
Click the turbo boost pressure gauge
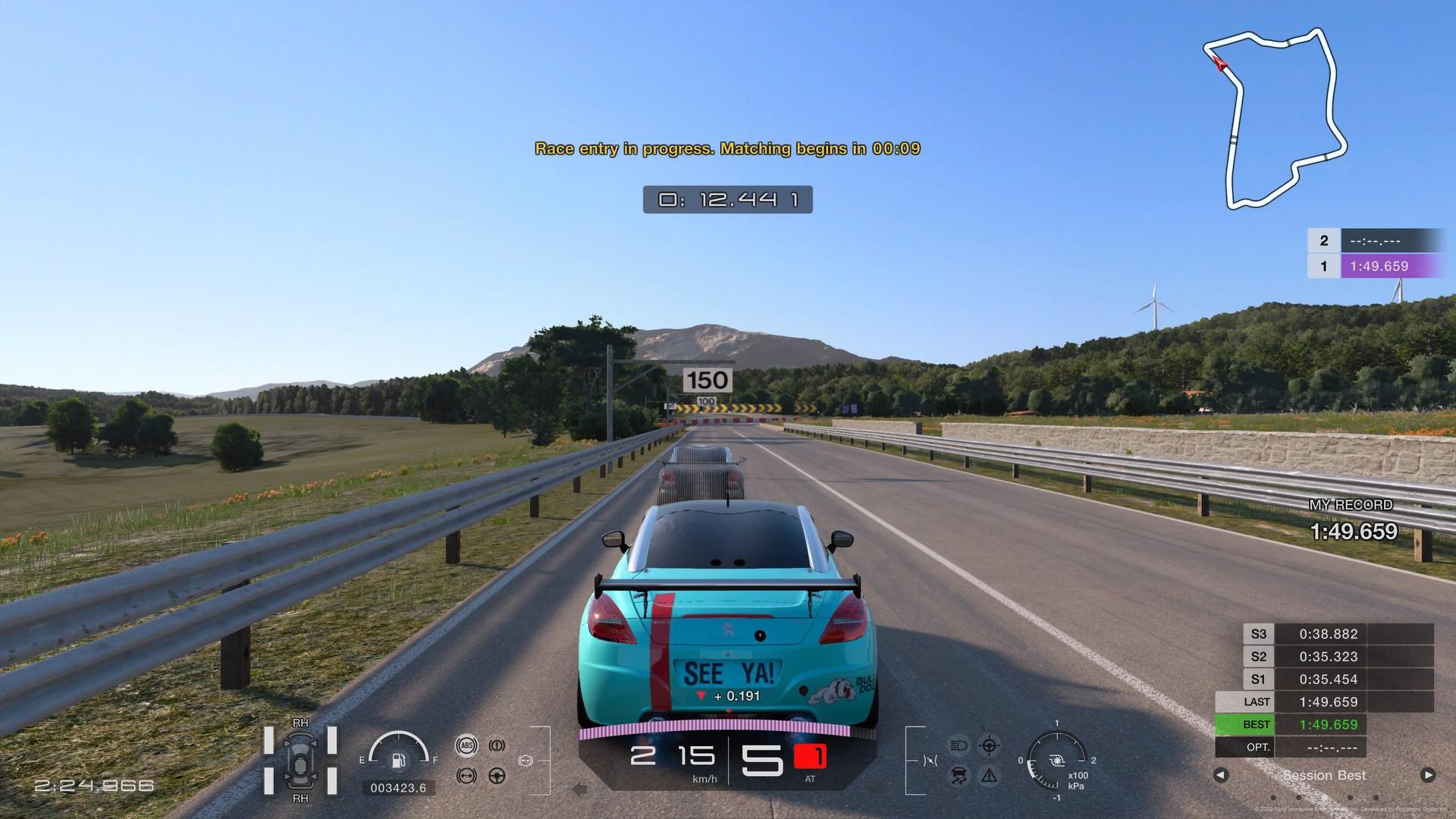click(x=1056, y=760)
